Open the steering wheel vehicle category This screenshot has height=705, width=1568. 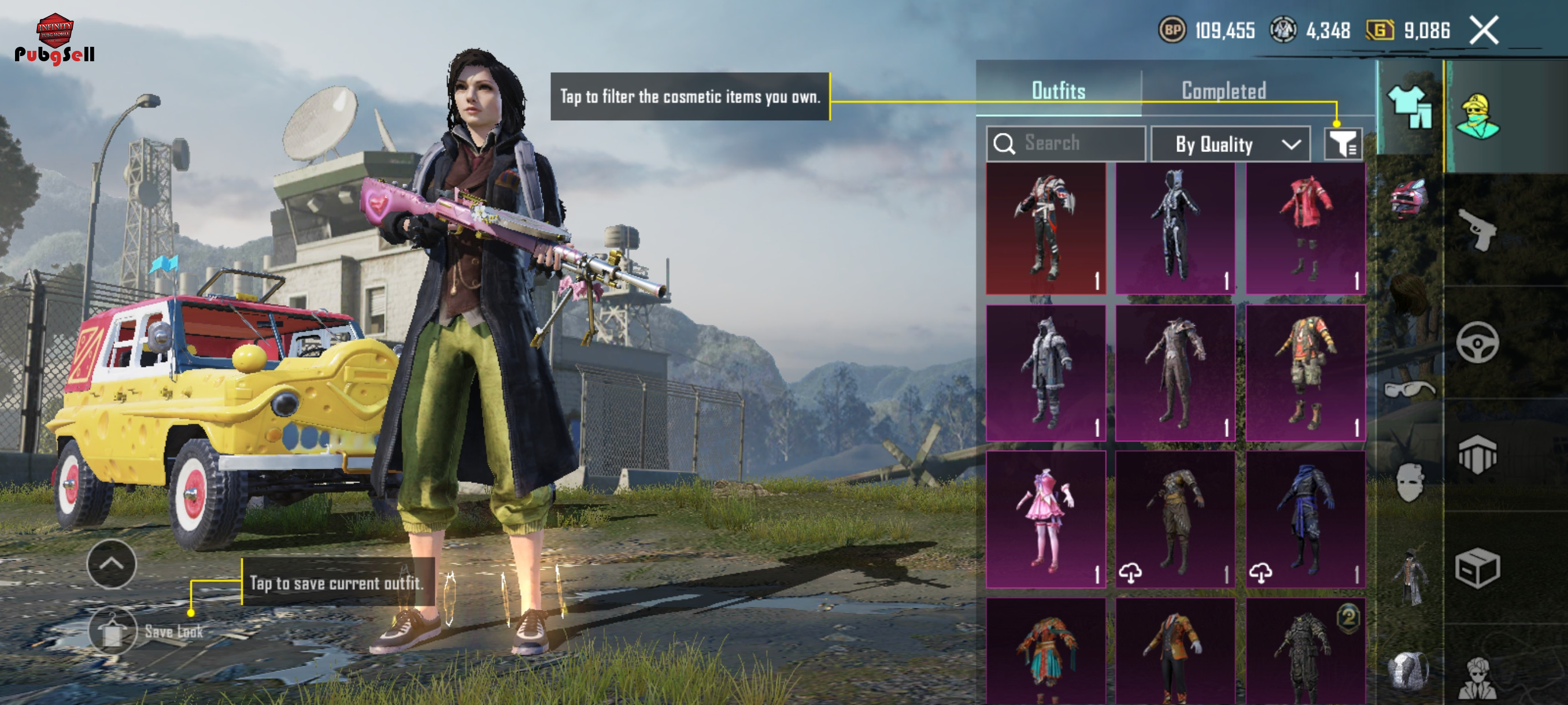click(x=1477, y=343)
